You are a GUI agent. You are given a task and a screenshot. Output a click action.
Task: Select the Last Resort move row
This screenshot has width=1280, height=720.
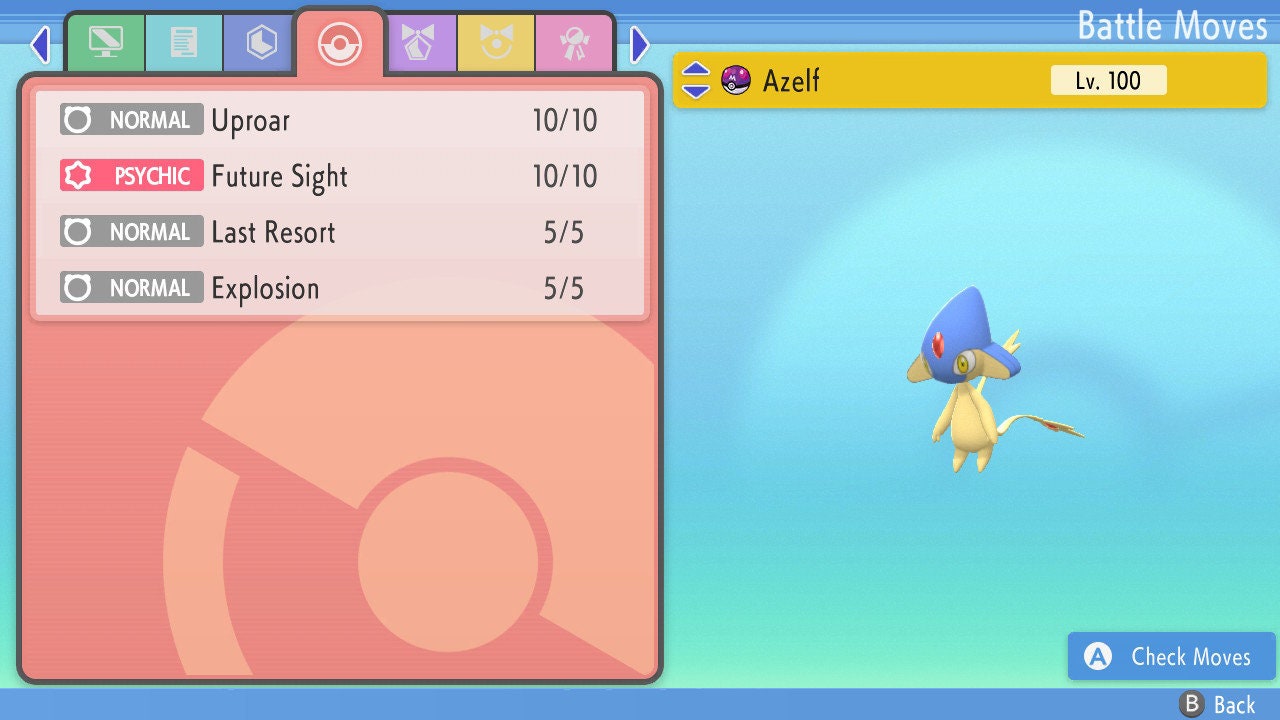(x=340, y=233)
